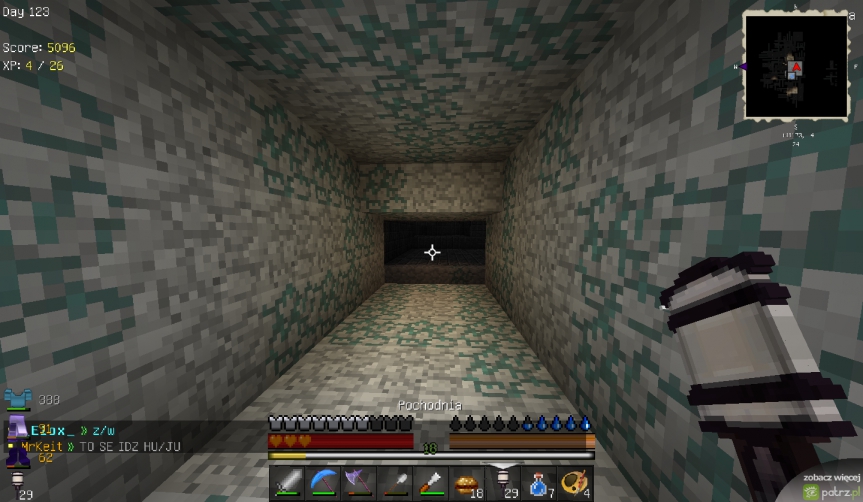The image size is (863, 502).
Task: Select the burger food stack slot
Action: [x=466, y=483]
